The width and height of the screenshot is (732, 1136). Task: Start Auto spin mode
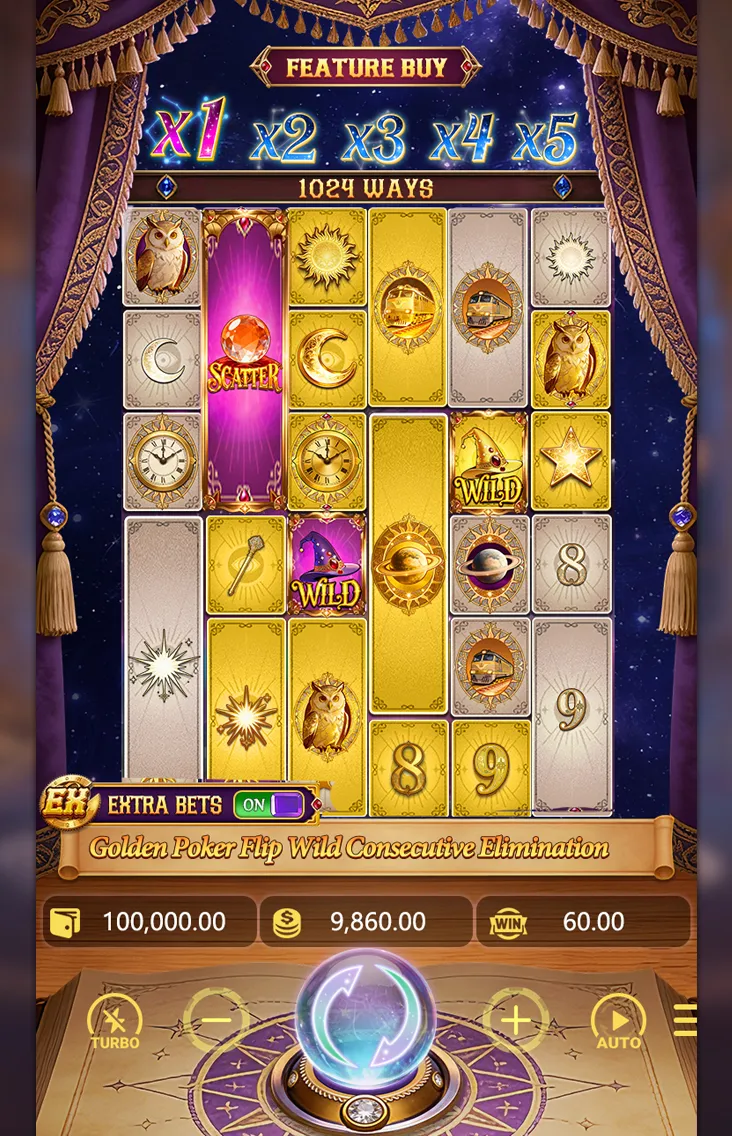(618, 1020)
